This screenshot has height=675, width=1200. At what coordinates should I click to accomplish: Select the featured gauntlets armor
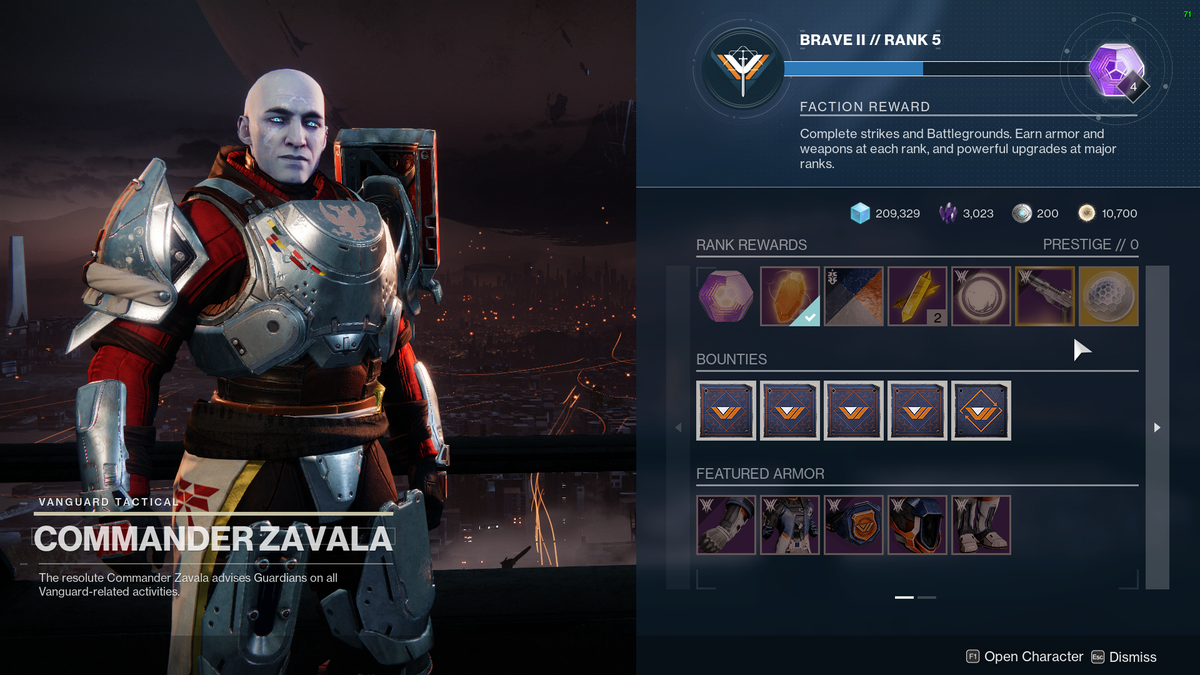pos(725,525)
